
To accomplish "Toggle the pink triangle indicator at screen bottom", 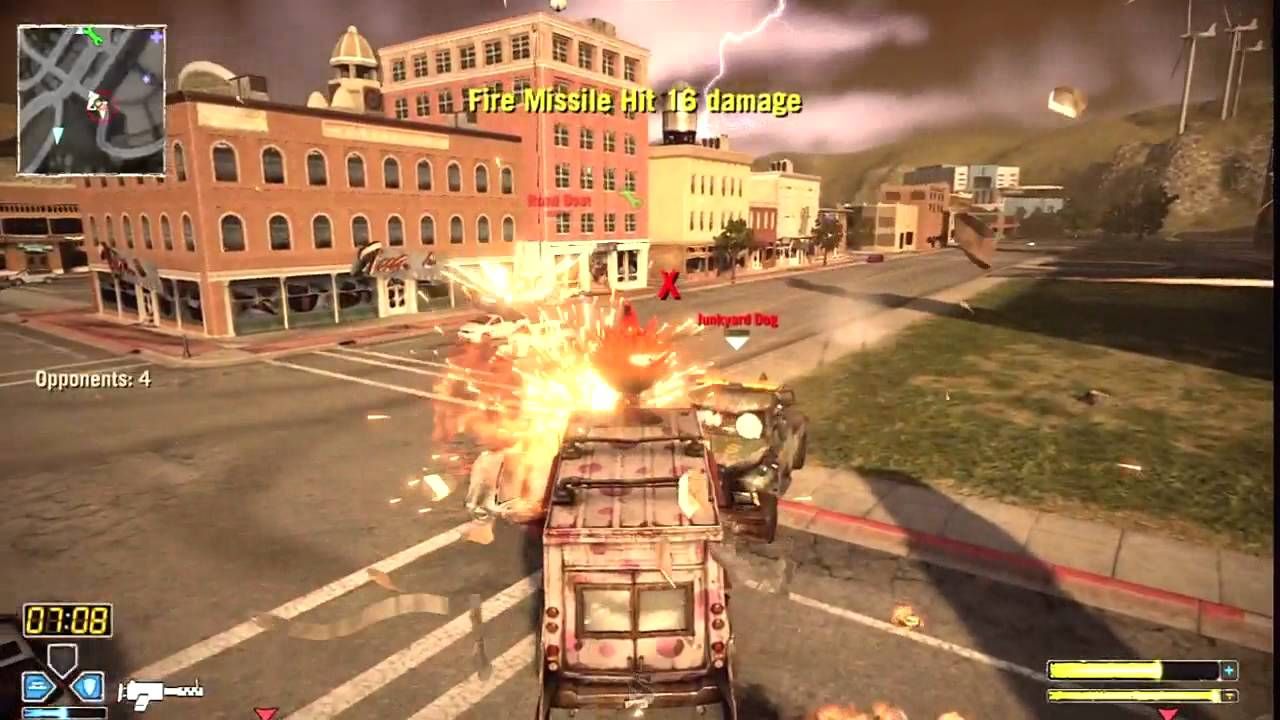I will pyautogui.click(x=267, y=714).
